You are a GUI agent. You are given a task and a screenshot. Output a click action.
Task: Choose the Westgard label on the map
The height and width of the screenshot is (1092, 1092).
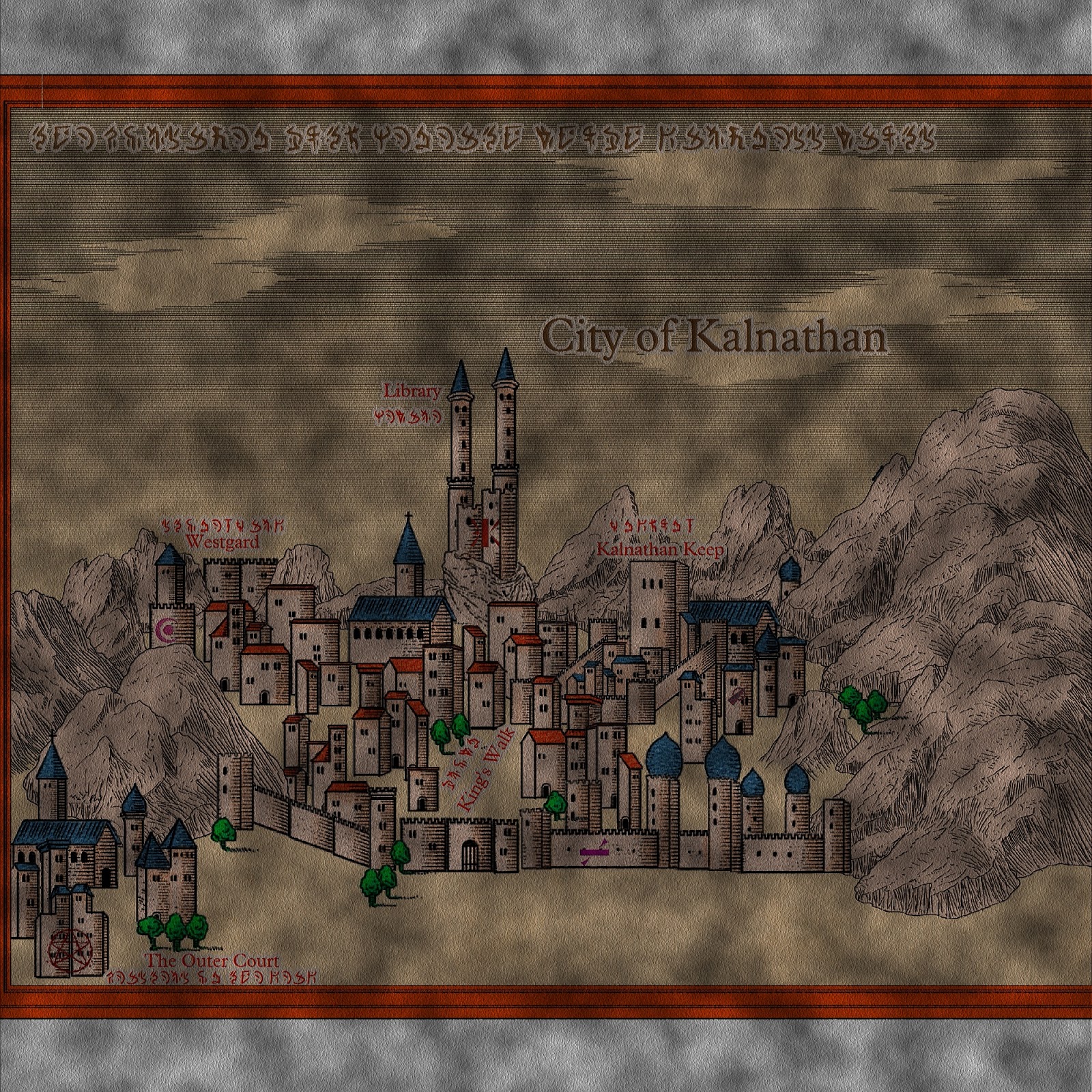222,543
